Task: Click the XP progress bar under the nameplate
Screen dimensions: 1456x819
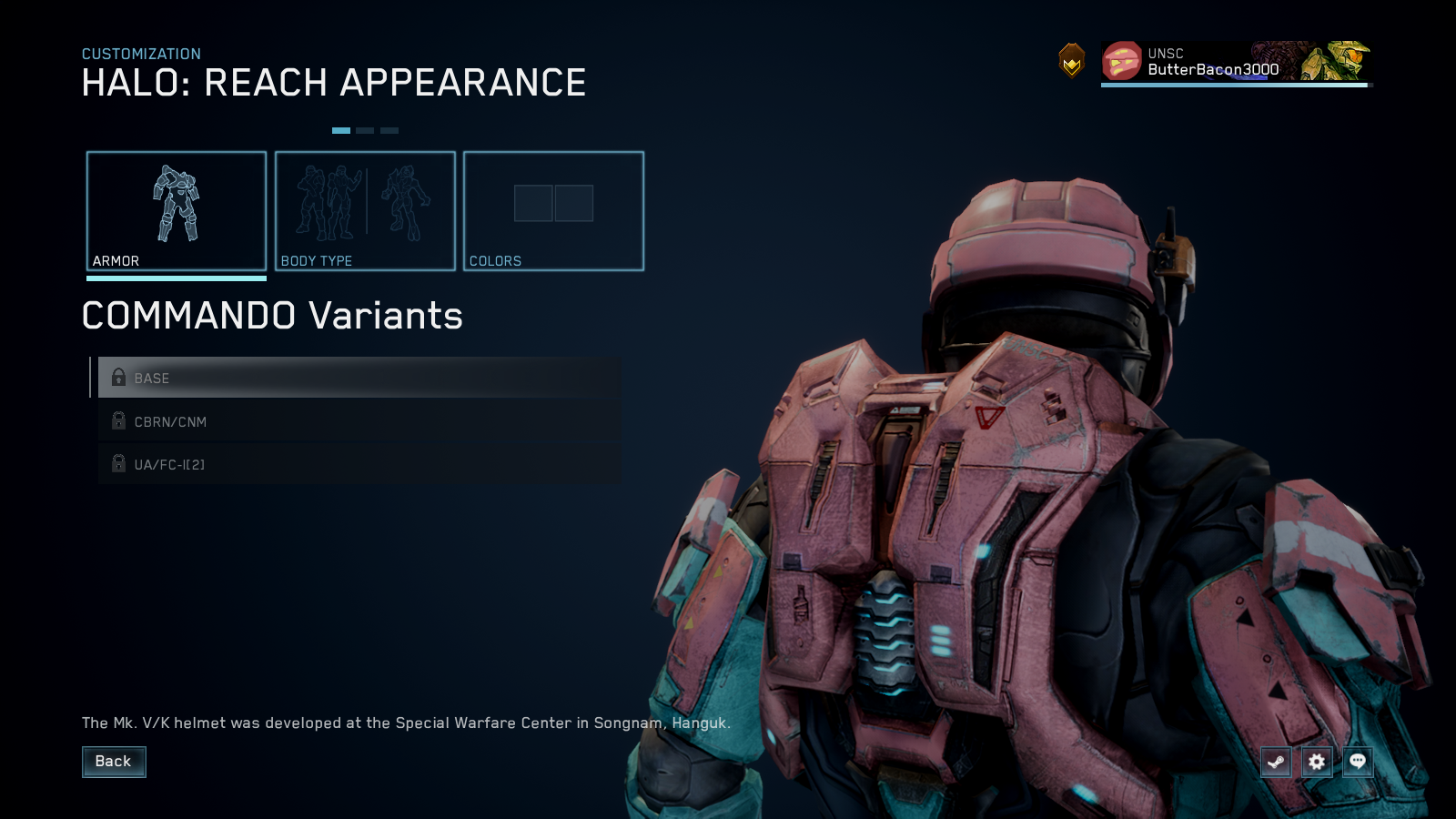Action: (1233, 86)
